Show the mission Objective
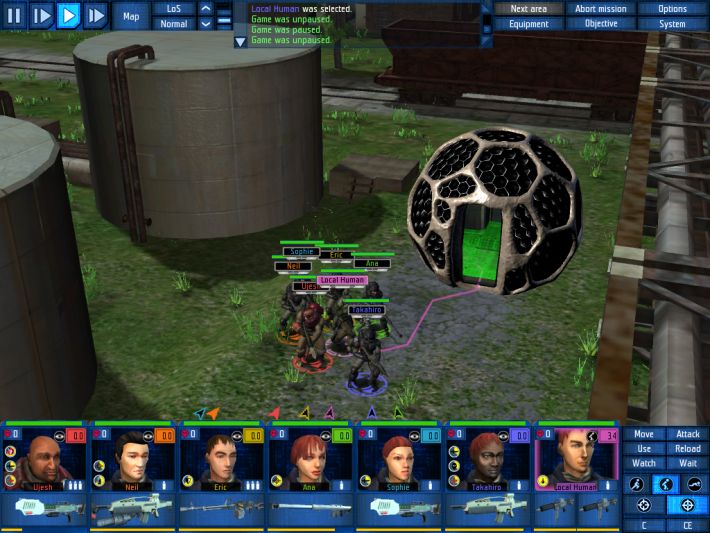This screenshot has height=533, width=710. tap(601, 24)
